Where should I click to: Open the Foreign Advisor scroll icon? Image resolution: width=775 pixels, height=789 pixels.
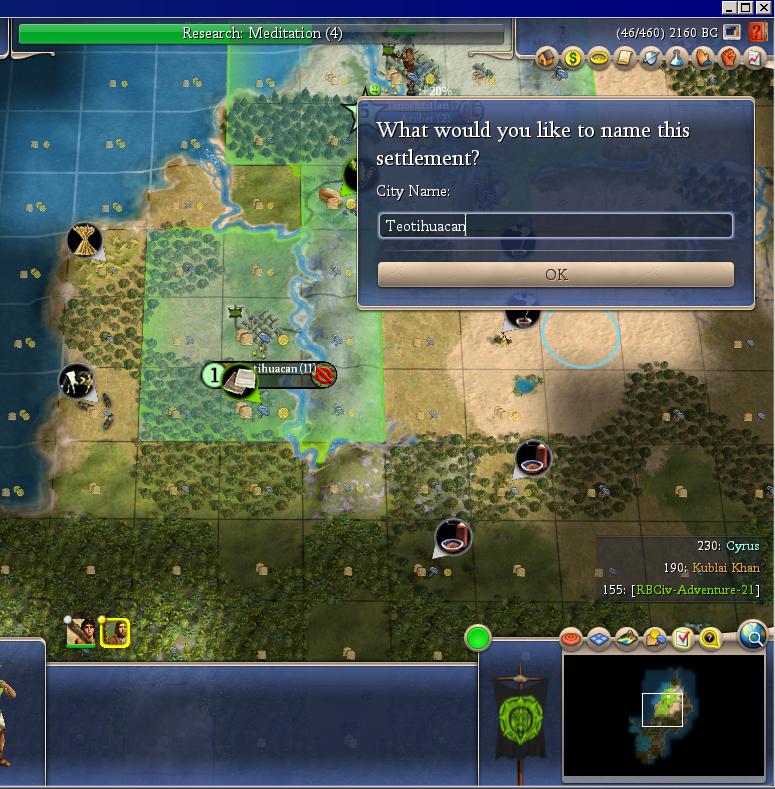coord(625,58)
